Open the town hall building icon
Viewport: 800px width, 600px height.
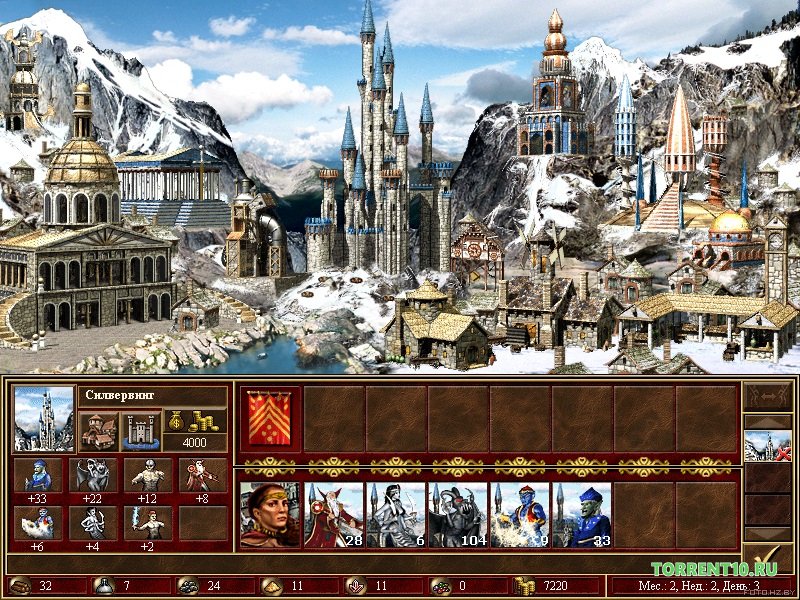(x=98, y=431)
